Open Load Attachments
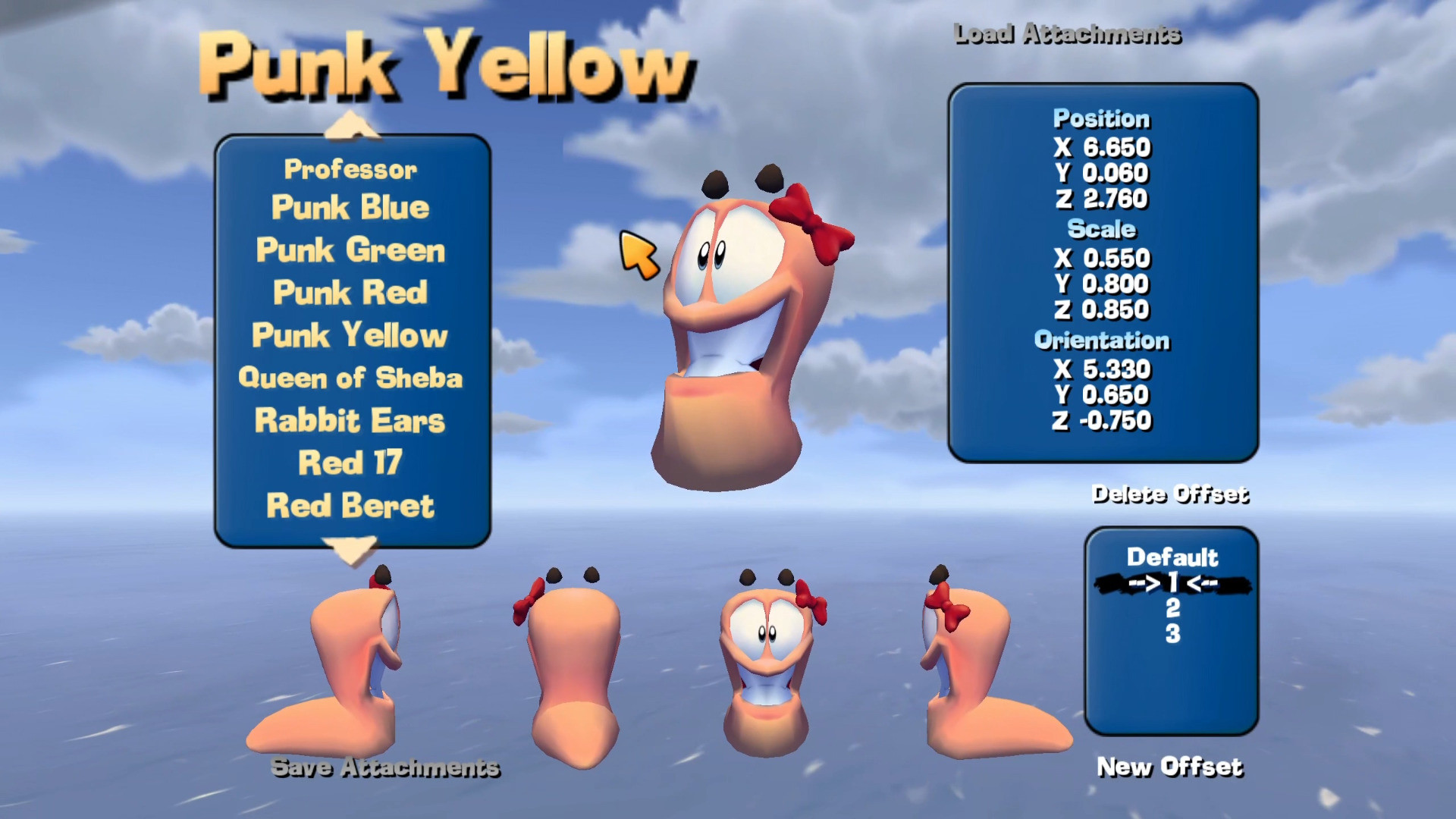 point(1067,34)
